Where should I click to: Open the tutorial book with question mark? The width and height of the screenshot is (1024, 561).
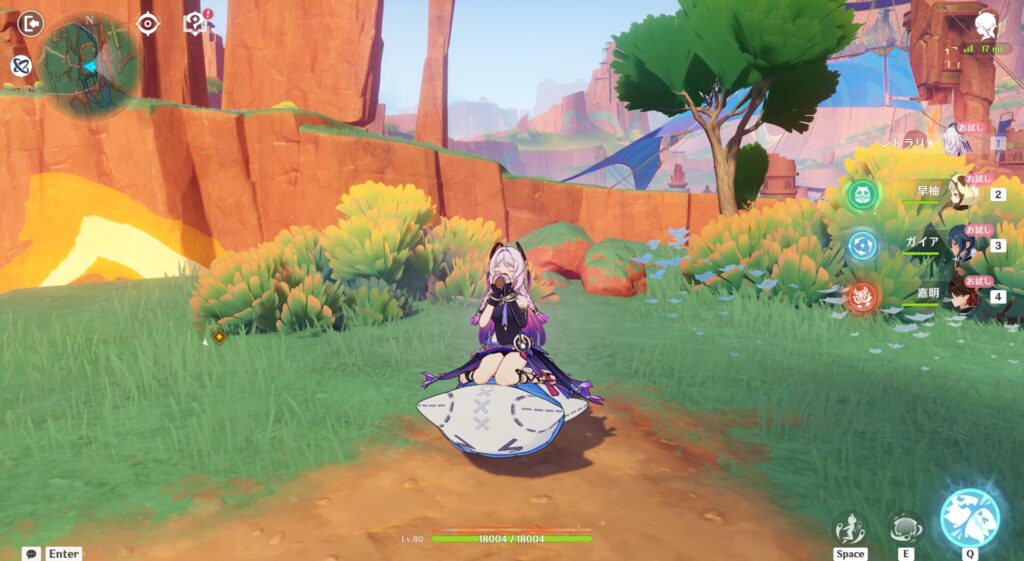194,23
